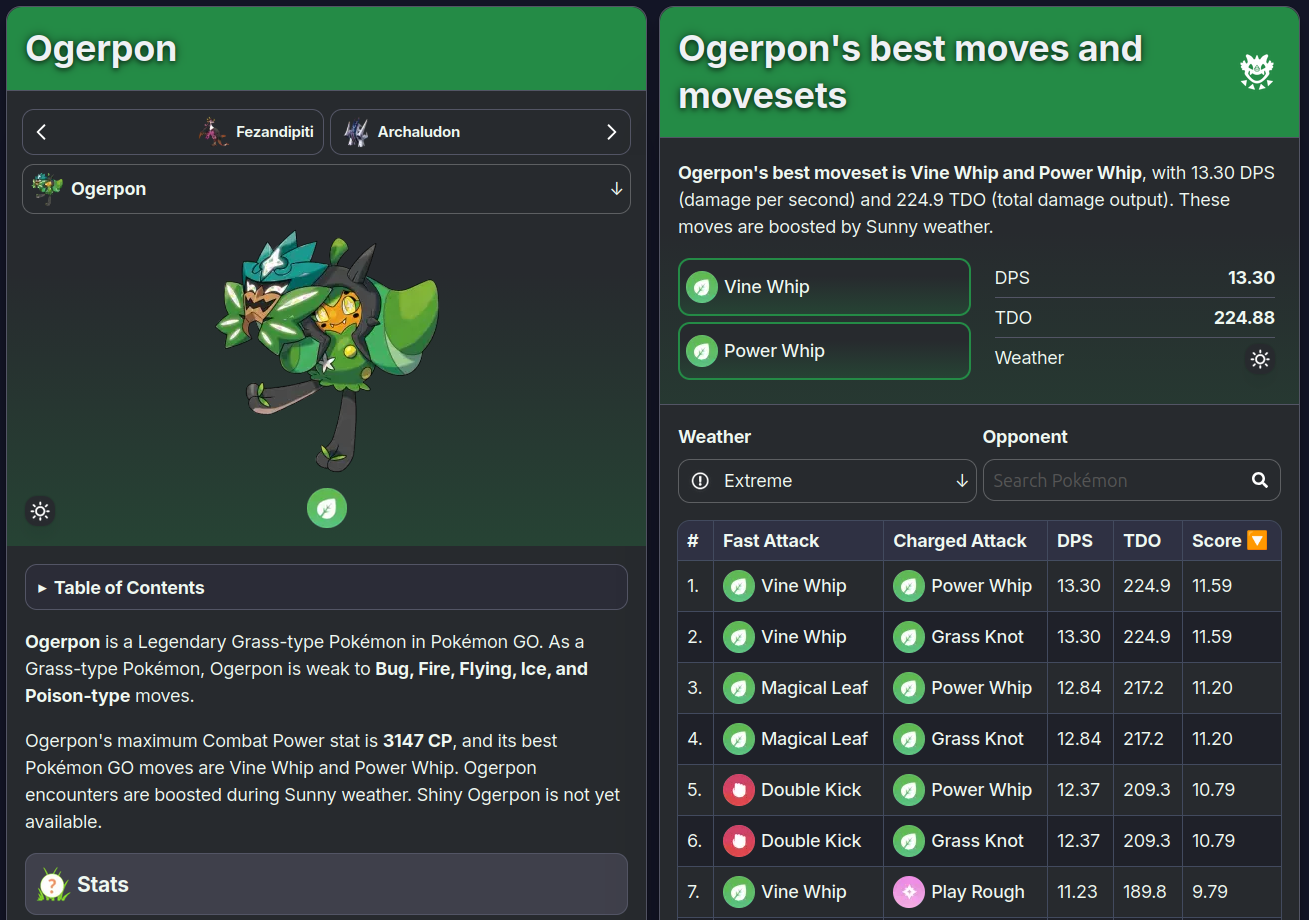Click the Grass icon beside Magical Leaf in row 3
This screenshot has width=1309, height=920.
pos(738,688)
